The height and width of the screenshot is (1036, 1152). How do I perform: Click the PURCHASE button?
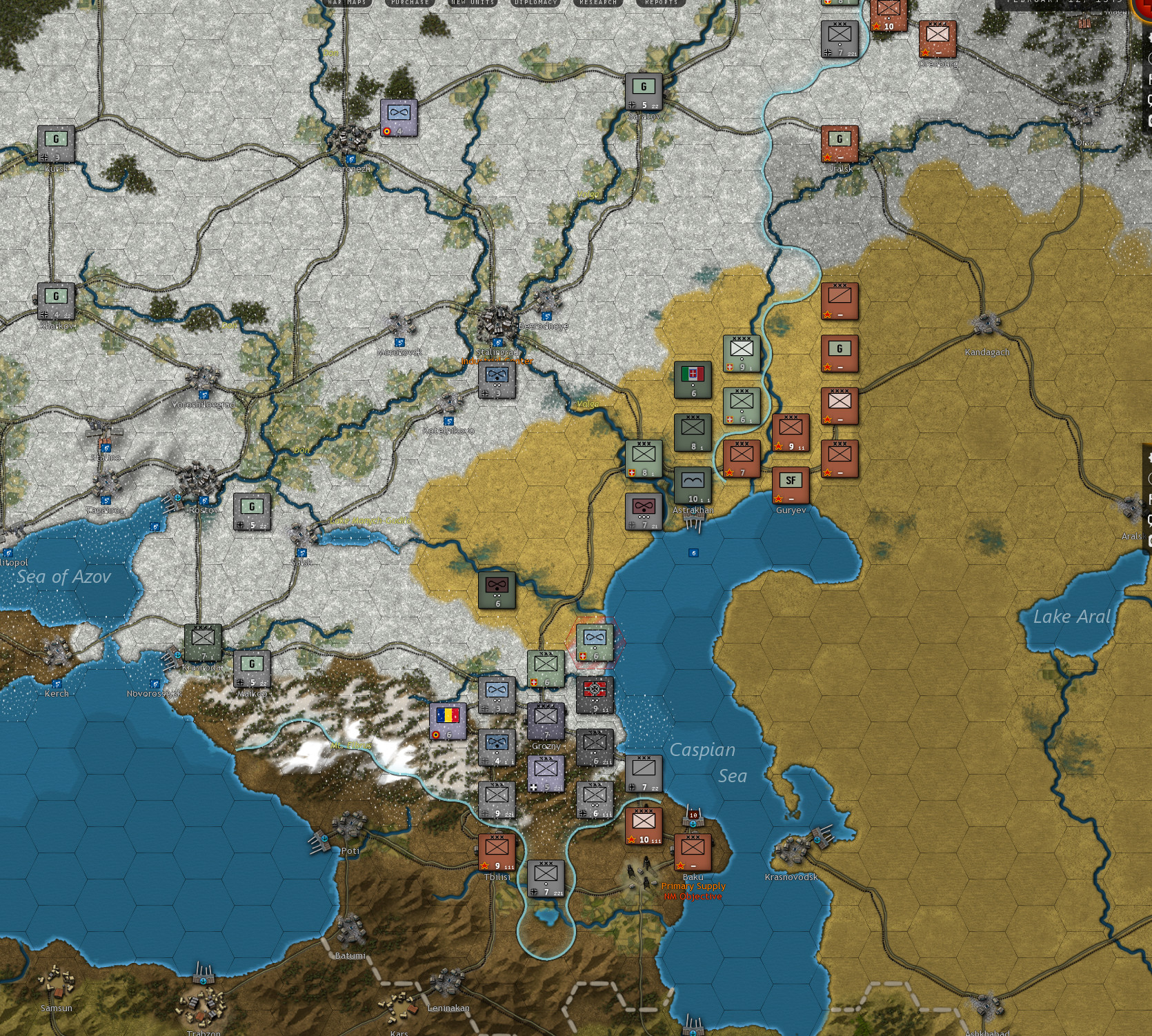point(410,3)
